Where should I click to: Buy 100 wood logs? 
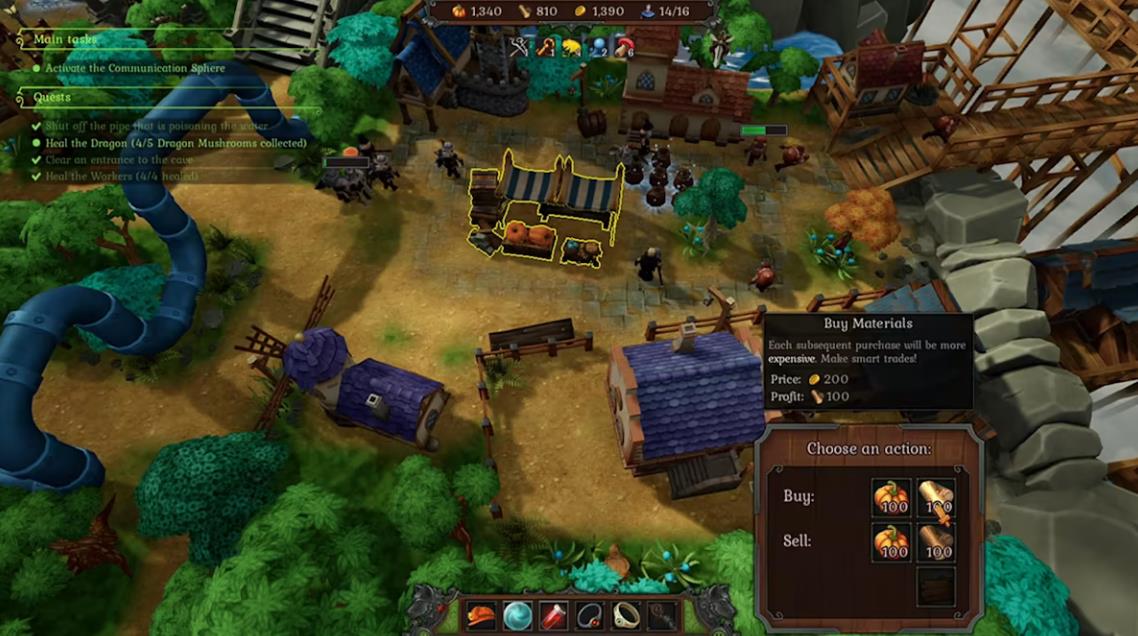pos(936,499)
